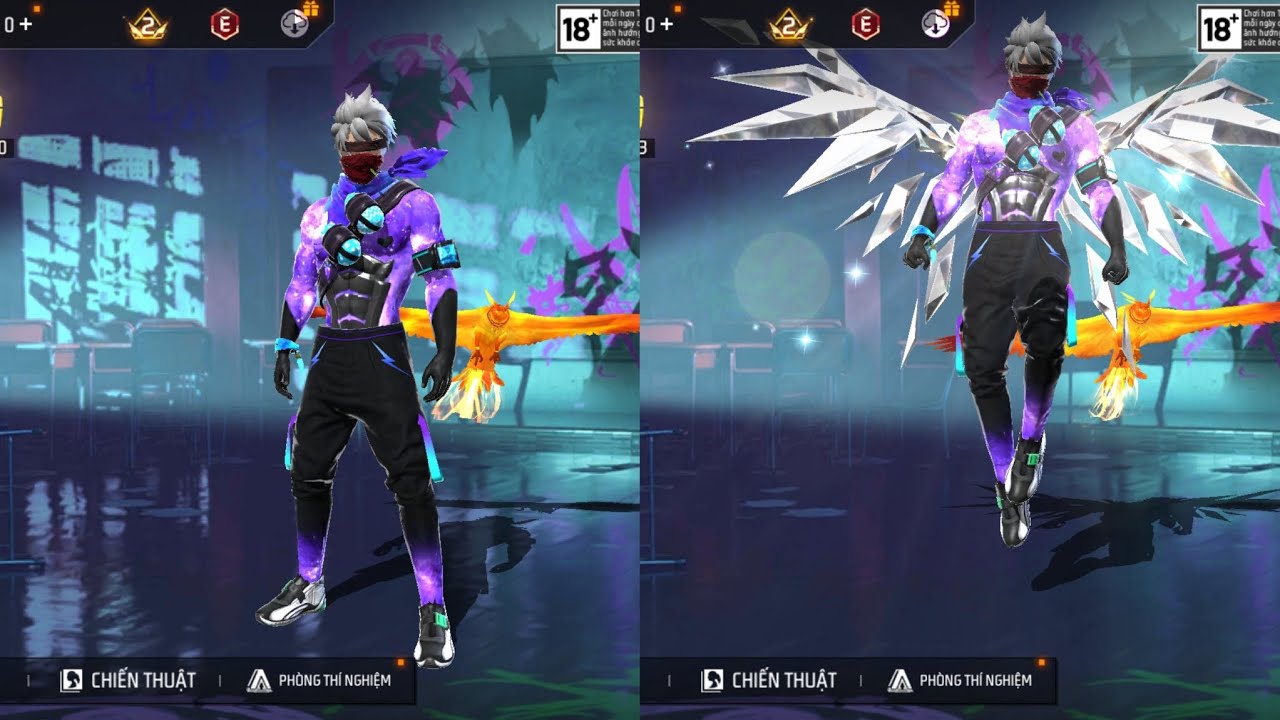Open the cloud download icon in the wingless view

pos(295,24)
